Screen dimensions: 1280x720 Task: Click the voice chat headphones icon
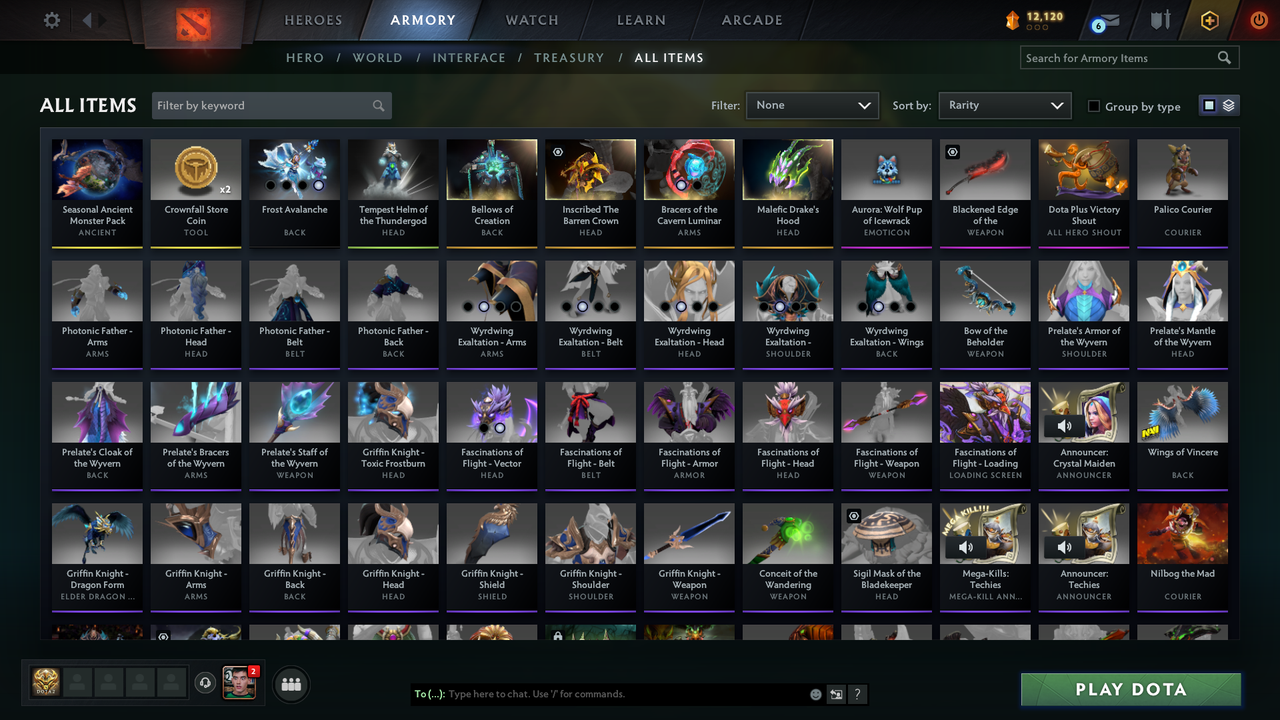pos(207,682)
